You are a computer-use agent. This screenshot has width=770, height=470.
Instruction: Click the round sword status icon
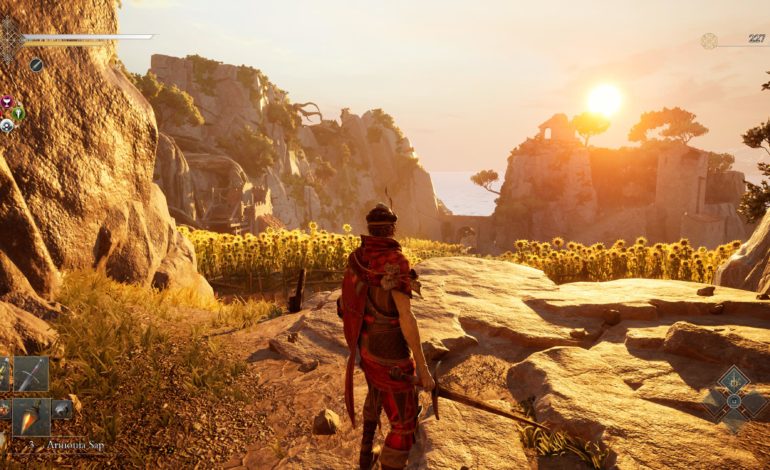[x=36, y=65]
